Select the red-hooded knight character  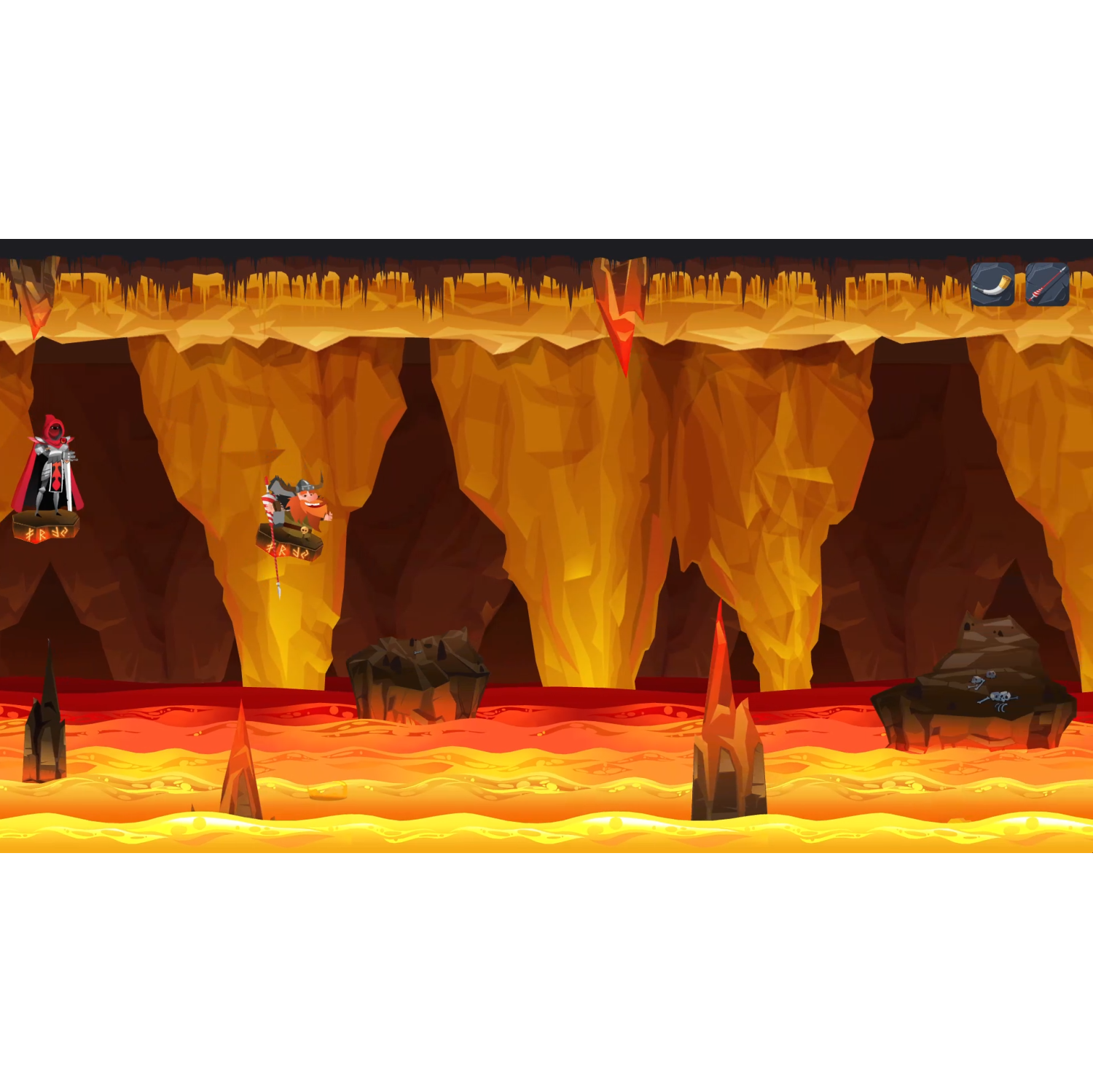(53, 461)
